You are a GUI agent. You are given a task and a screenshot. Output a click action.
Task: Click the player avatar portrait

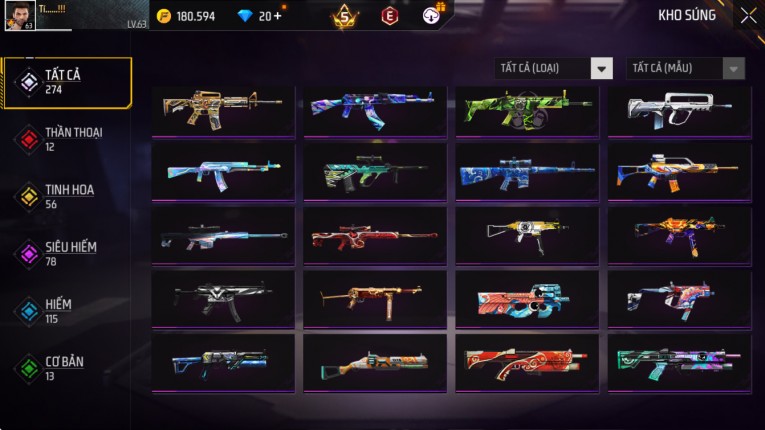20,15
